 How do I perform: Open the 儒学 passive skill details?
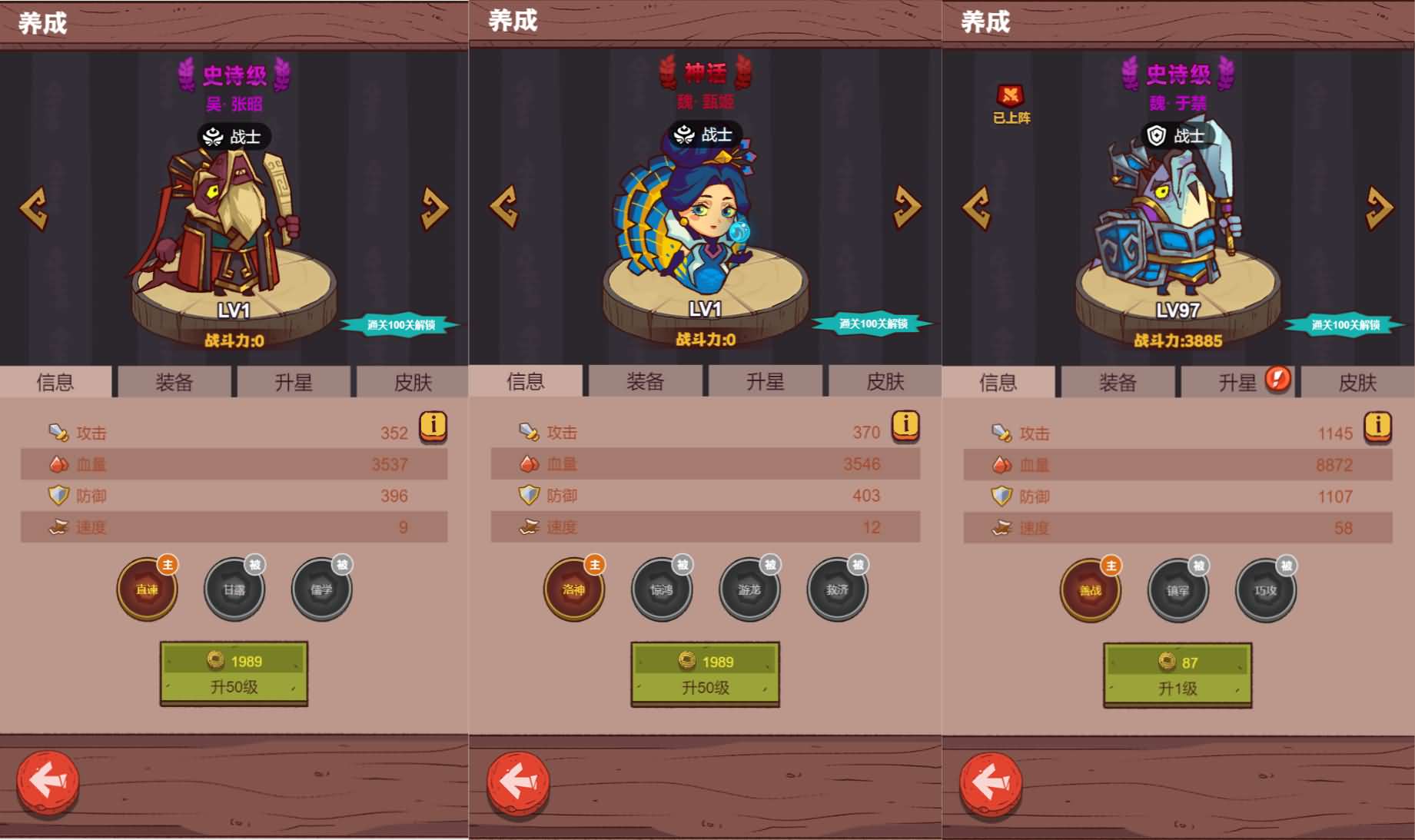[x=322, y=589]
